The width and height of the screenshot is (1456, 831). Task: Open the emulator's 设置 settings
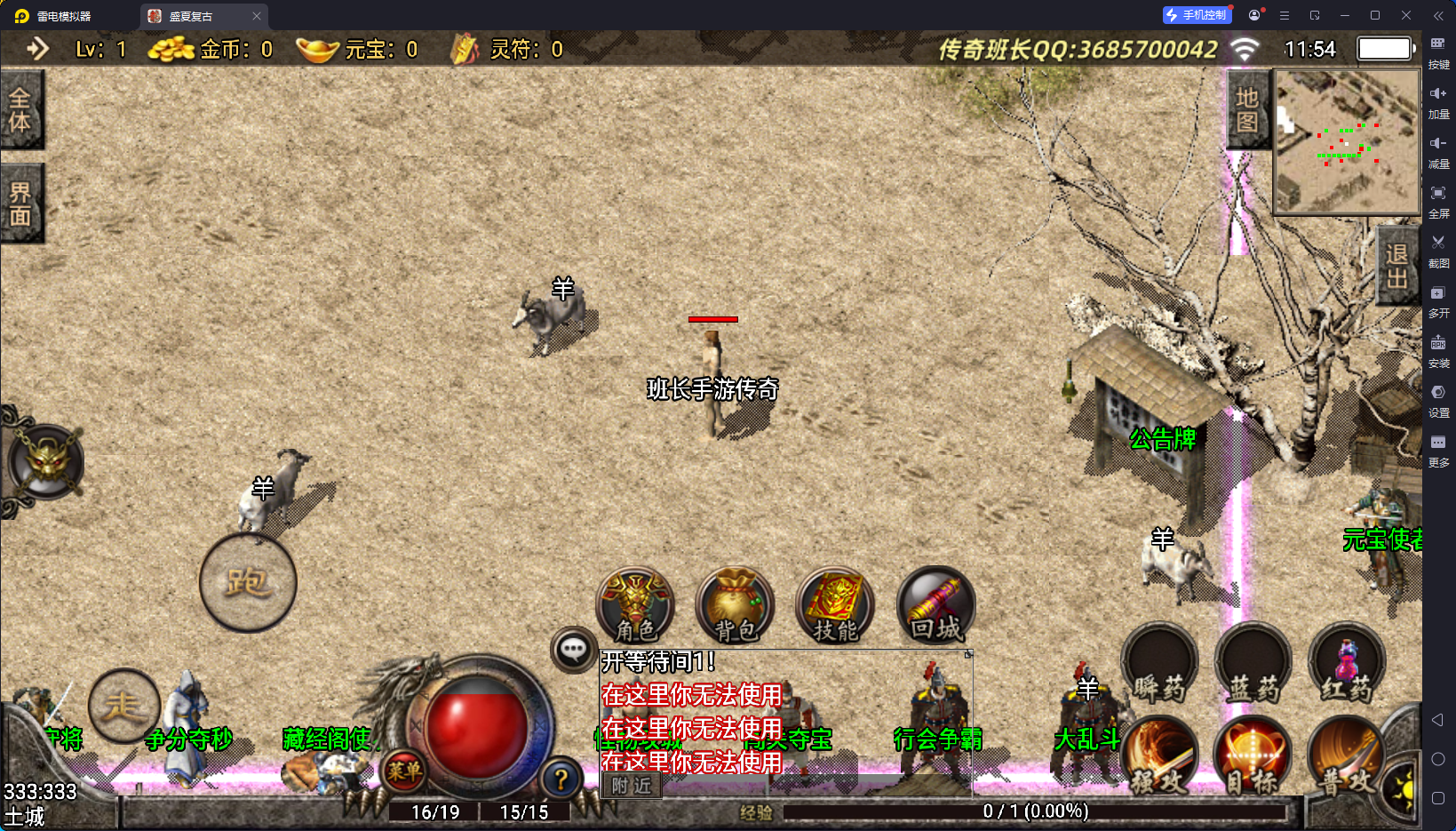click(x=1438, y=399)
